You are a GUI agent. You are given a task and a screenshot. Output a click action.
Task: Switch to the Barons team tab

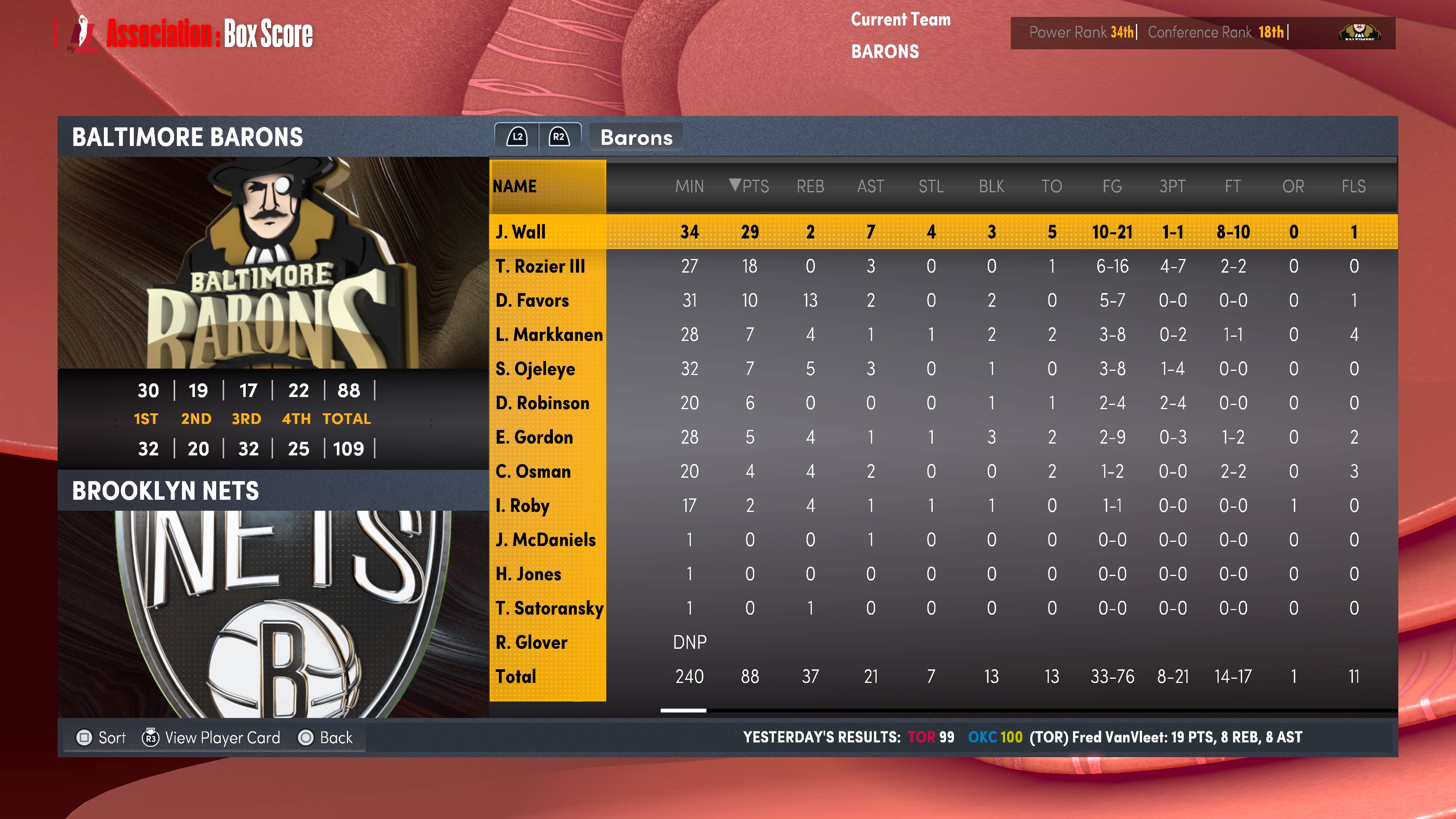pyautogui.click(x=636, y=137)
